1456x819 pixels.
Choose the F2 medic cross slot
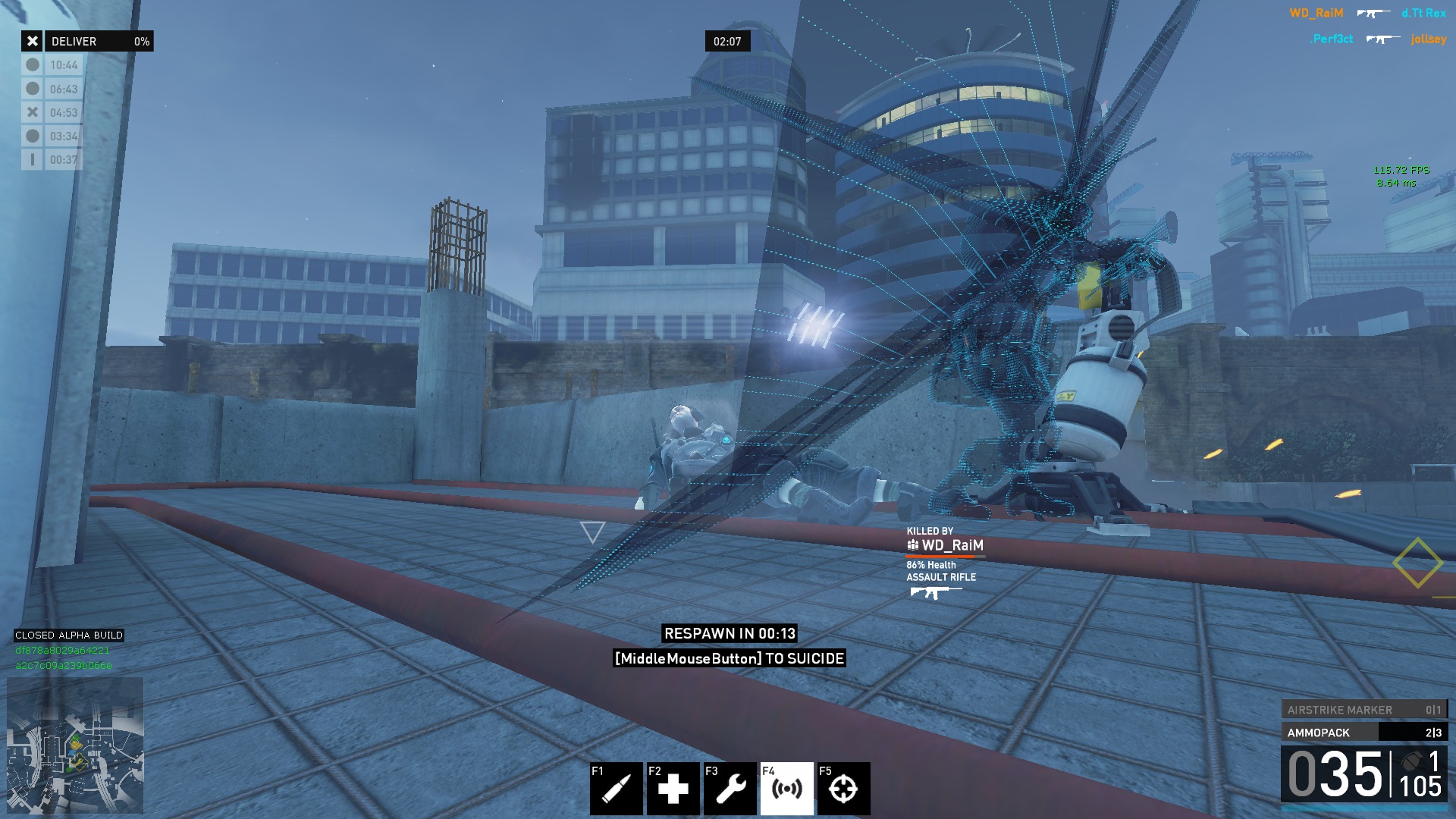click(x=673, y=789)
